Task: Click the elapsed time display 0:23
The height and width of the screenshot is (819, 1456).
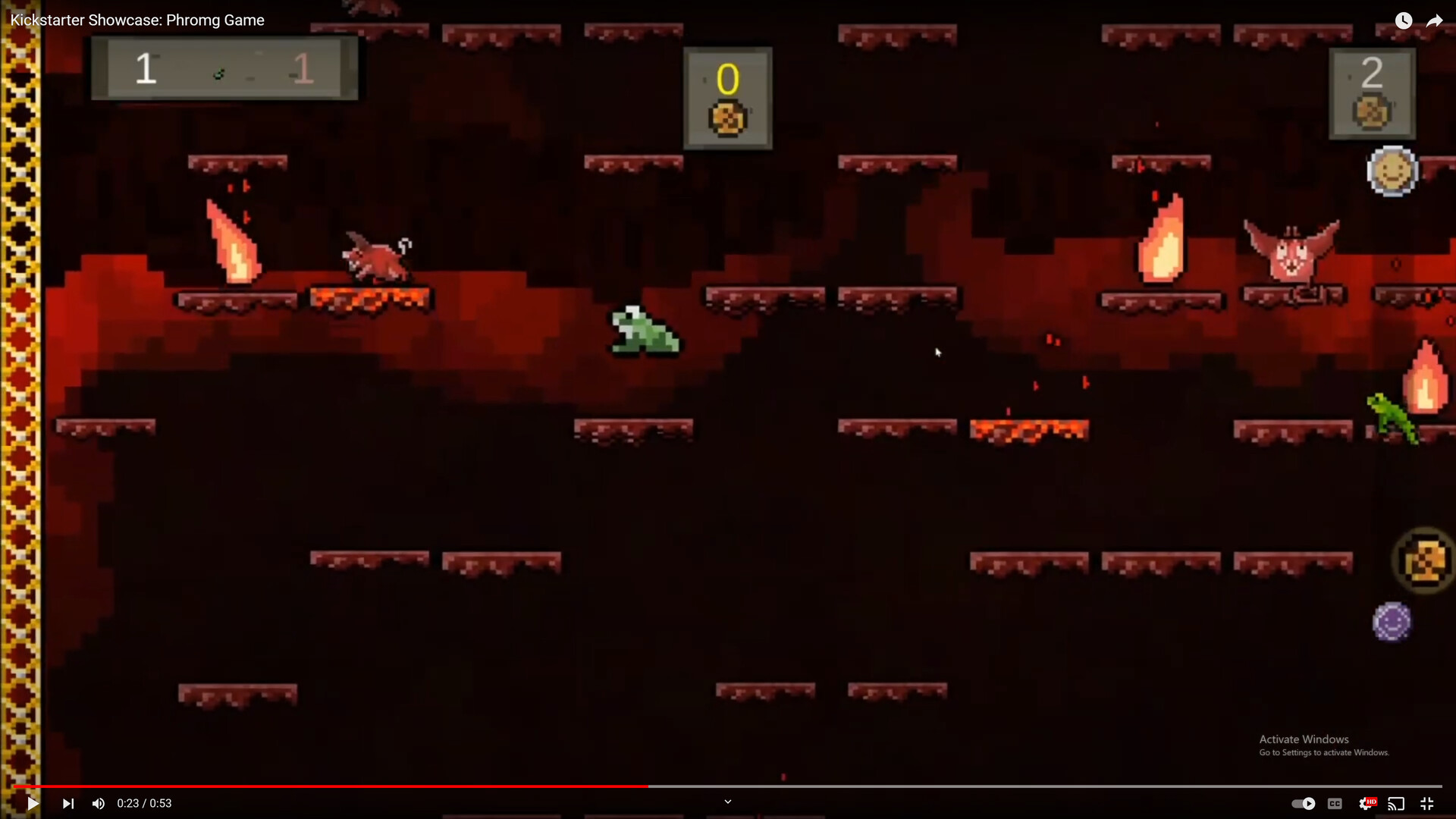Action: 129,803
